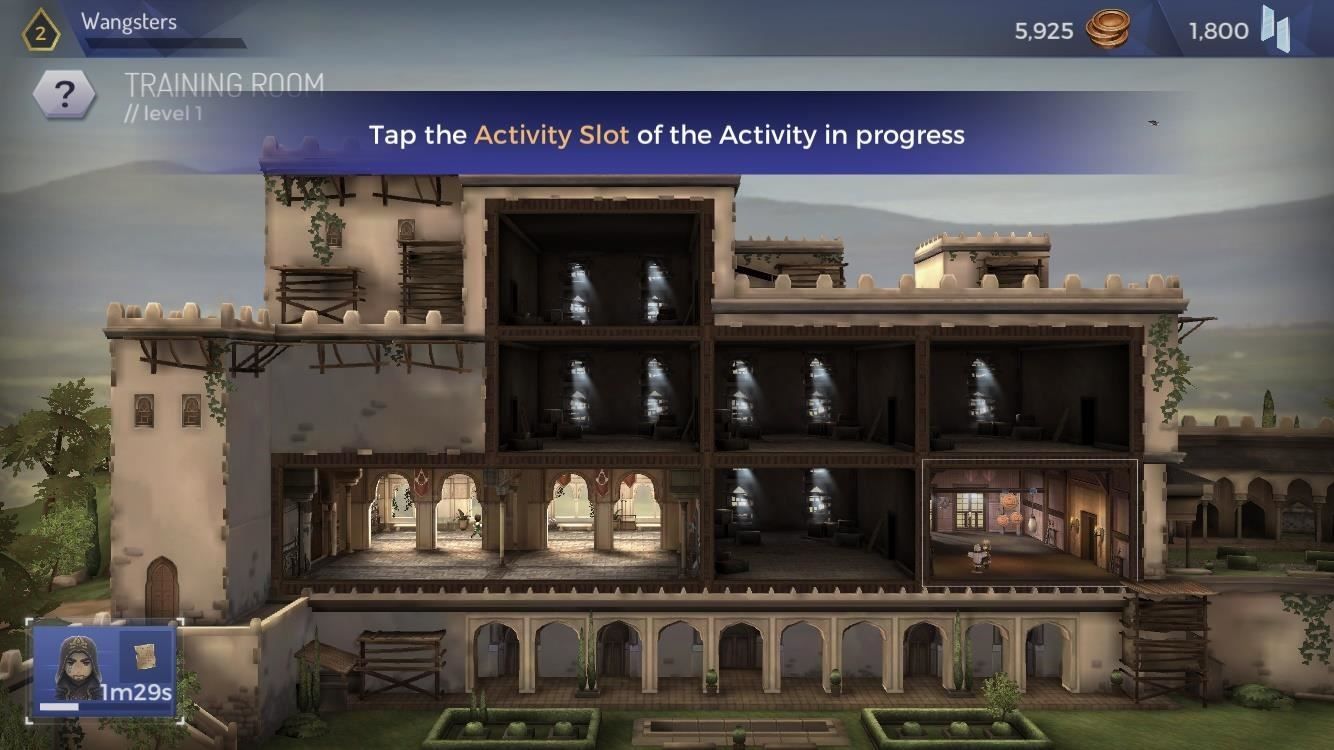Tap the level 2 badge emblem
This screenshot has width=1334, height=750.
pyautogui.click(x=40, y=30)
